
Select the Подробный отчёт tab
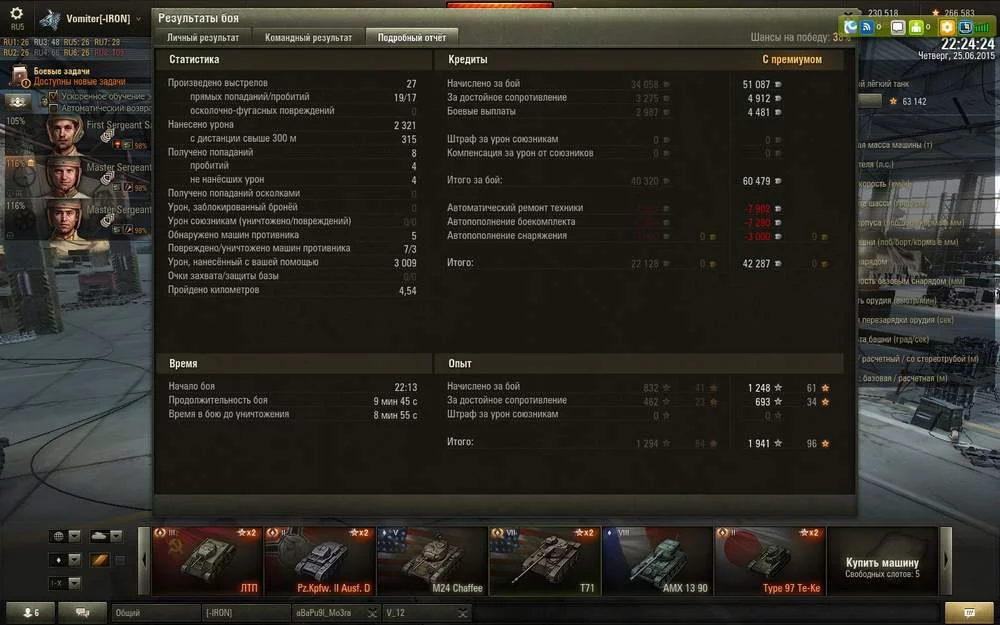tap(412, 38)
